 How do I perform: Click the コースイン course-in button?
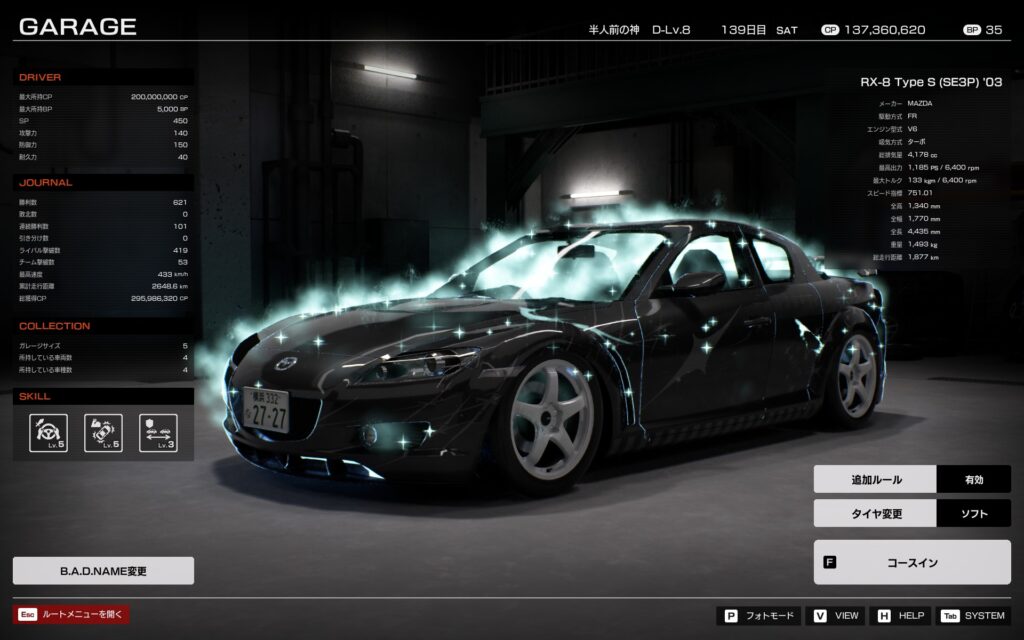pos(912,562)
